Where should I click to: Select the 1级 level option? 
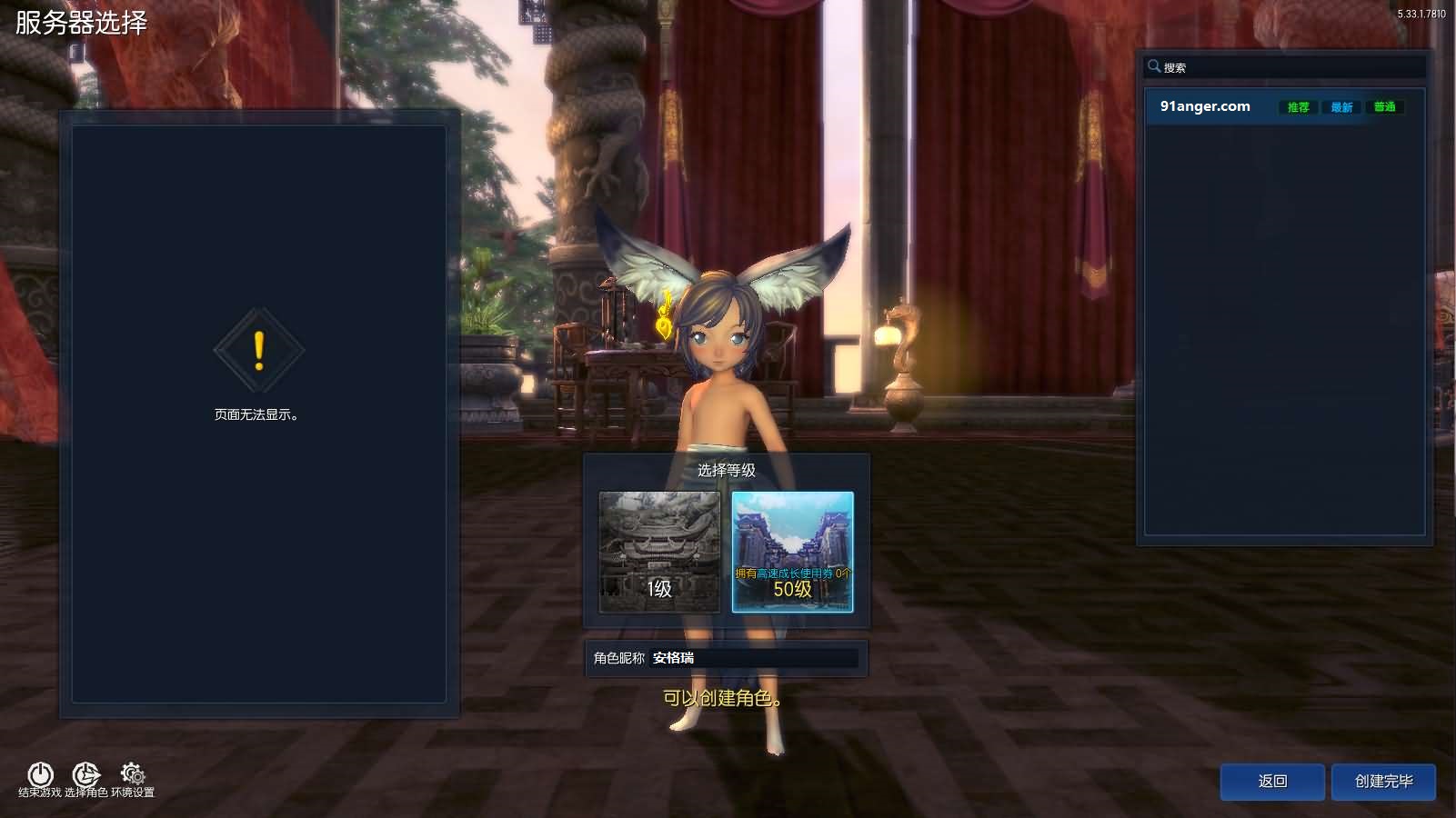click(658, 553)
